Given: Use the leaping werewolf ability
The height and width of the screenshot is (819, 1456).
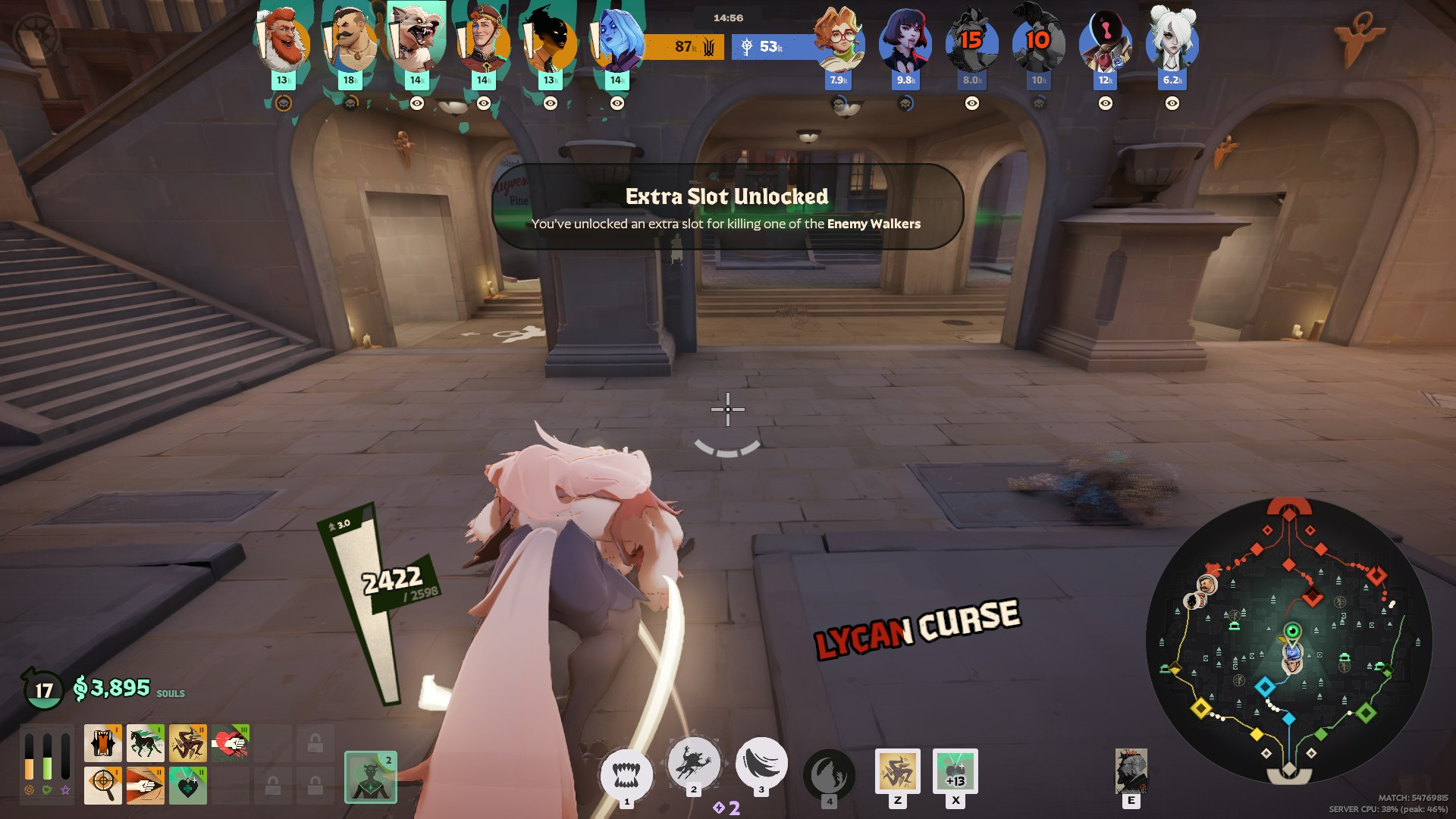Looking at the screenshot, I should click(x=693, y=763).
